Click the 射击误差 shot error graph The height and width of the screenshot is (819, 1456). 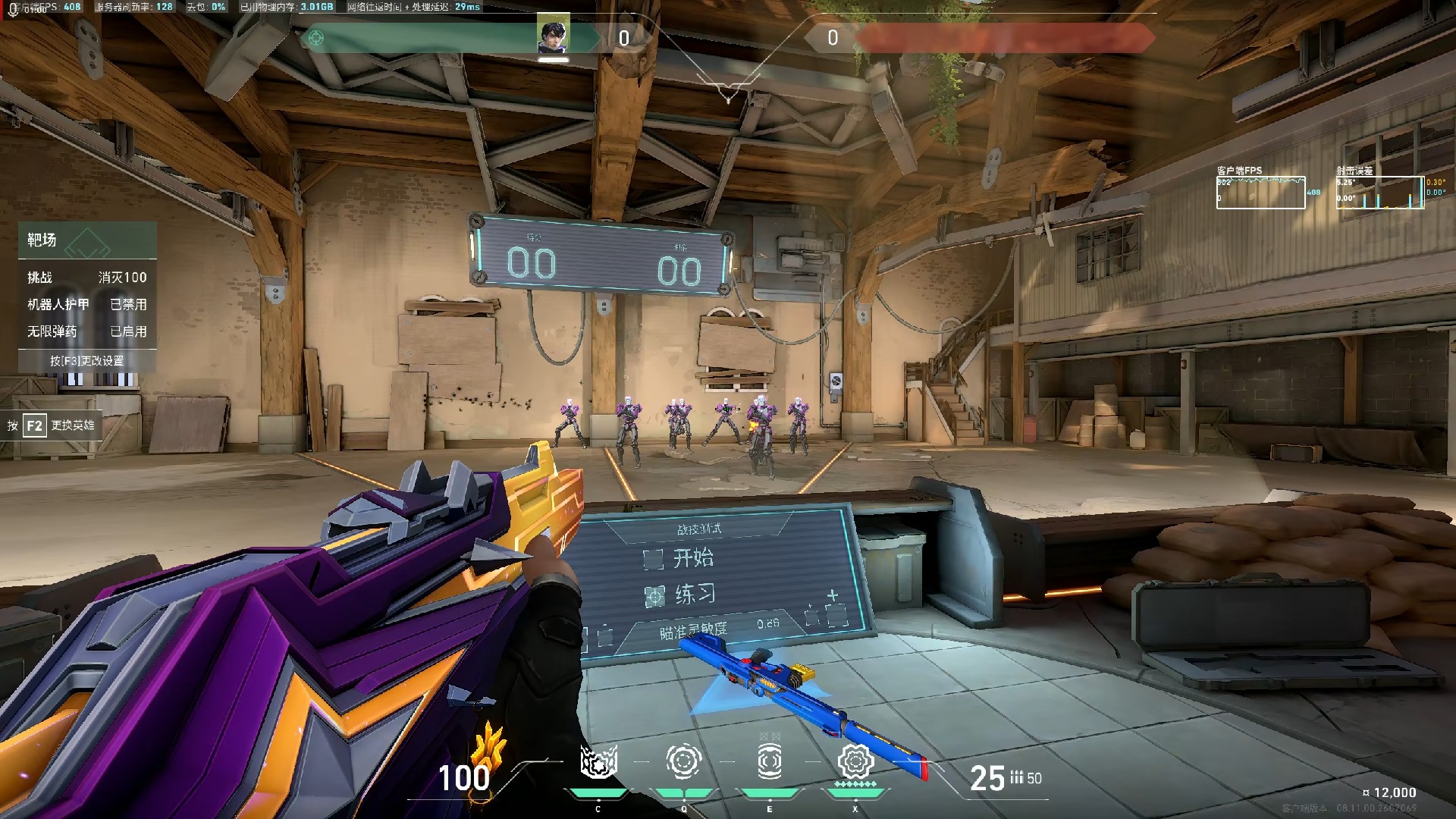[x=1379, y=193]
